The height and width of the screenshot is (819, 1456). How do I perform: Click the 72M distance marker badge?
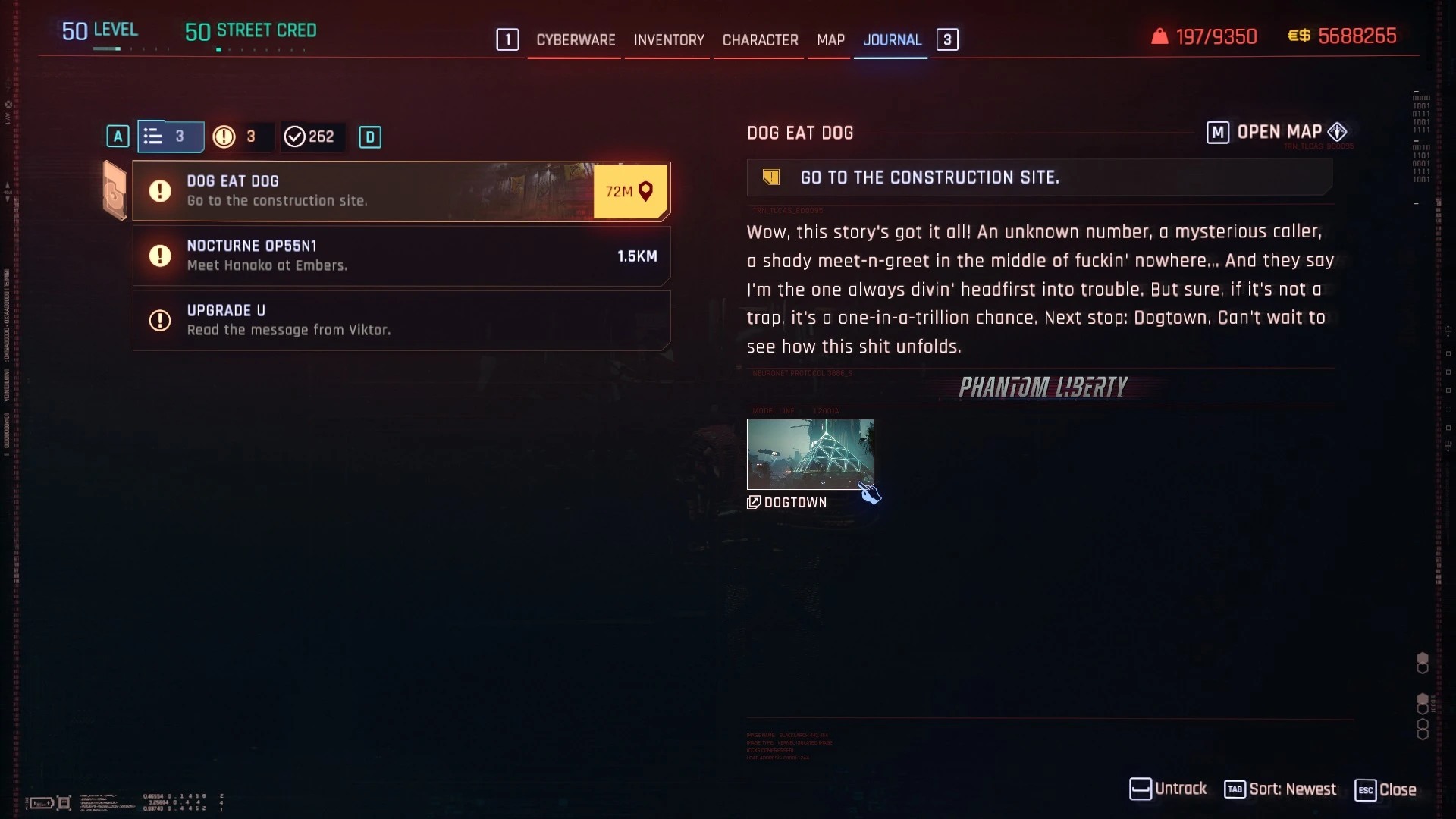point(630,191)
